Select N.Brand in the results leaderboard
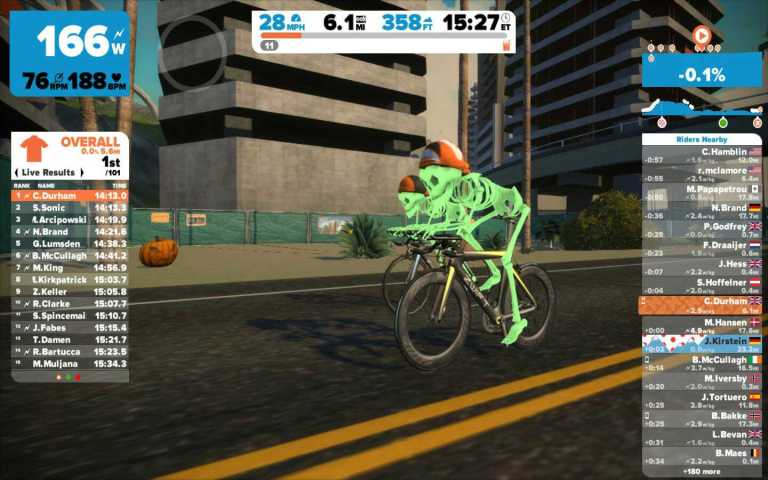This screenshot has width=768, height=480. [x=70, y=231]
